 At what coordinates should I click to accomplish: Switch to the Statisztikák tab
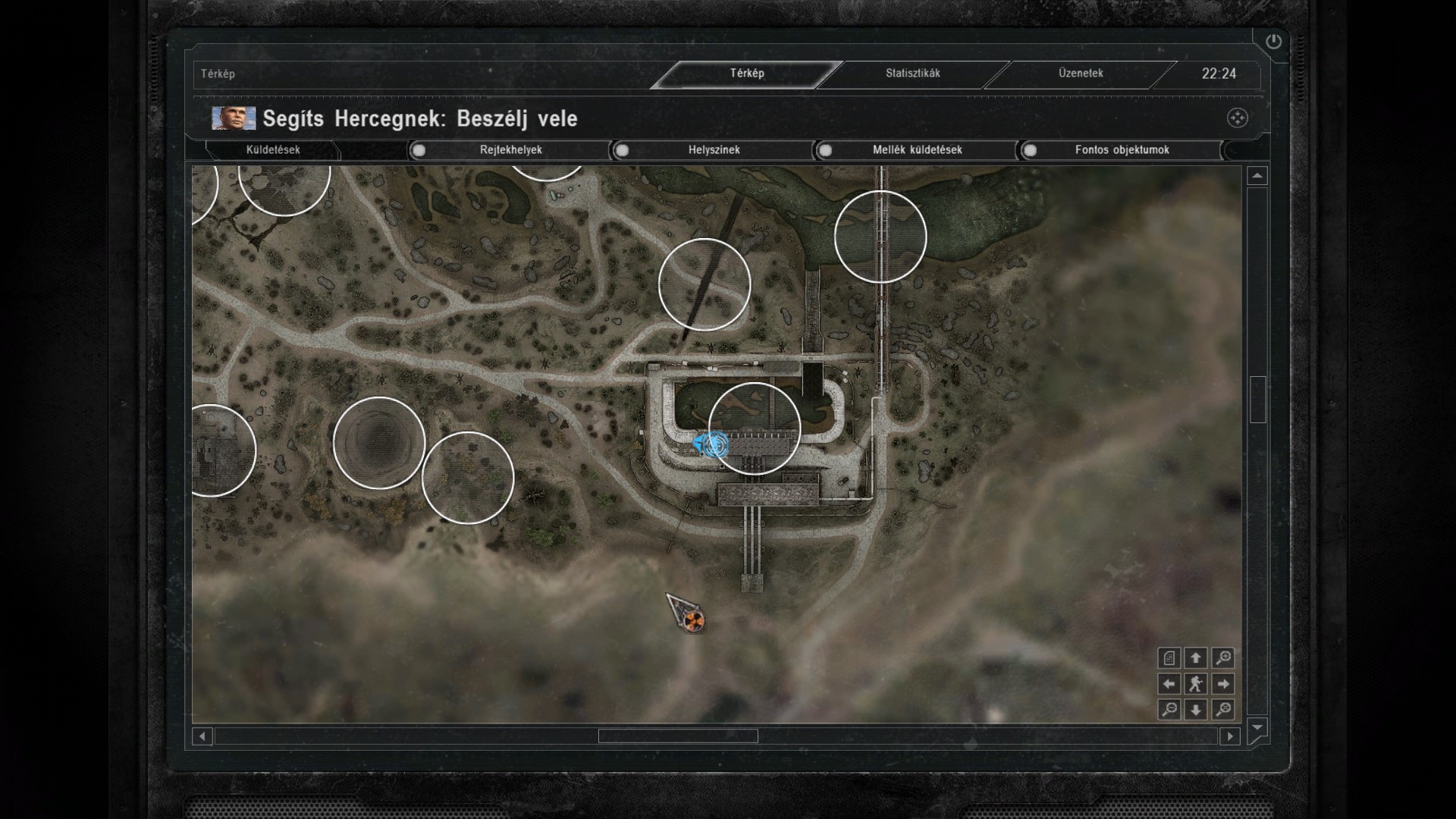[x=912, y=74]
